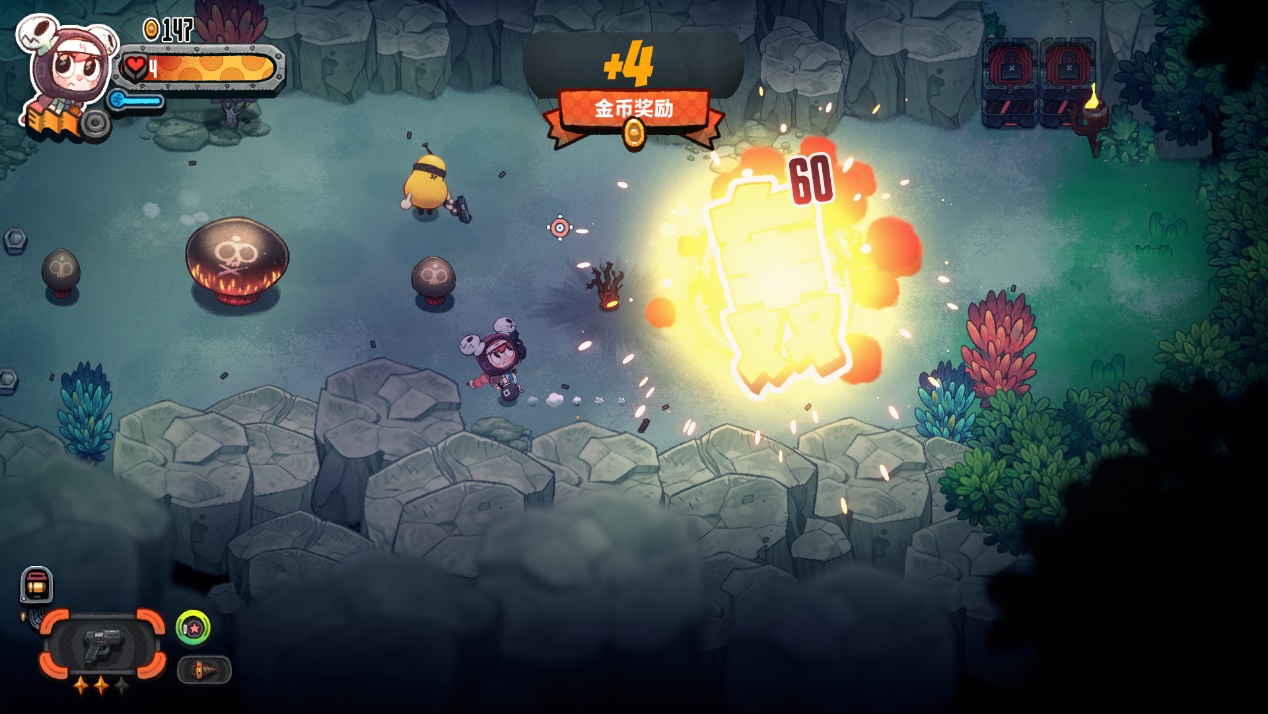1268x714 pixels.
Task: Activate the pink star ability icon
Action: coord(193,627)
